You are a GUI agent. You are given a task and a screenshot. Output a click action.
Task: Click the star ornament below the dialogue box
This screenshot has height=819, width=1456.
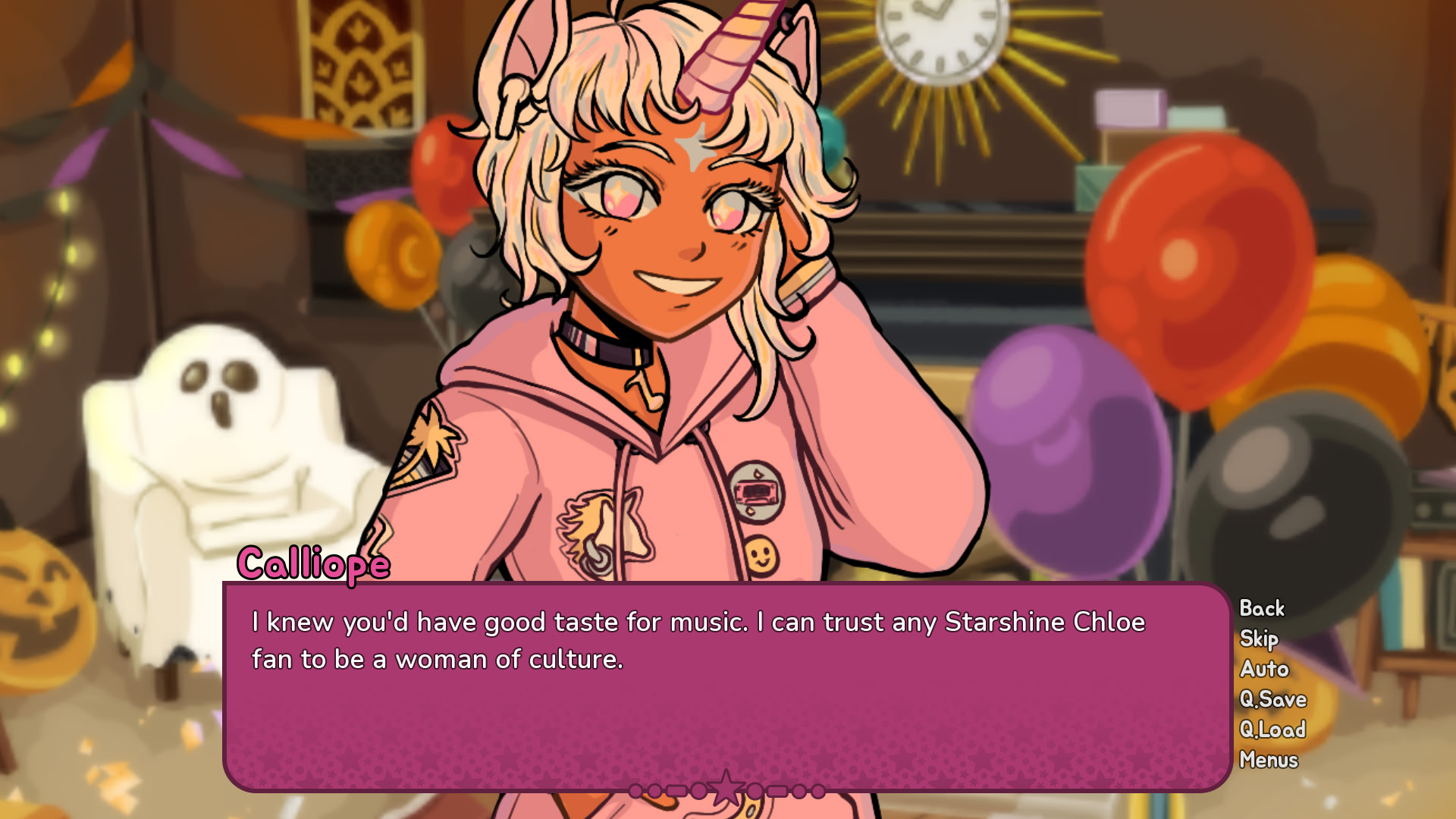click(727, 789)
